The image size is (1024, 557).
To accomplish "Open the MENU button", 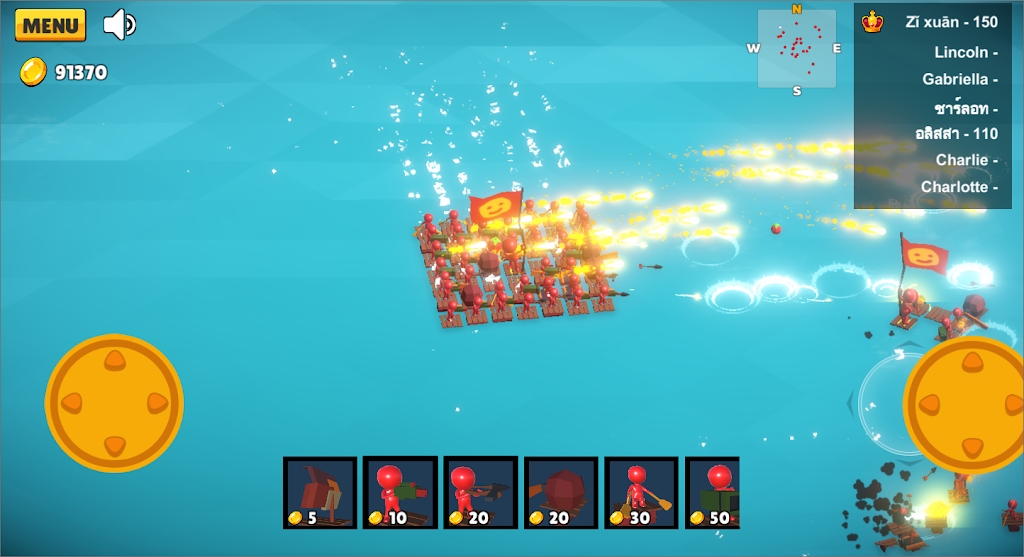I will 50,25.
